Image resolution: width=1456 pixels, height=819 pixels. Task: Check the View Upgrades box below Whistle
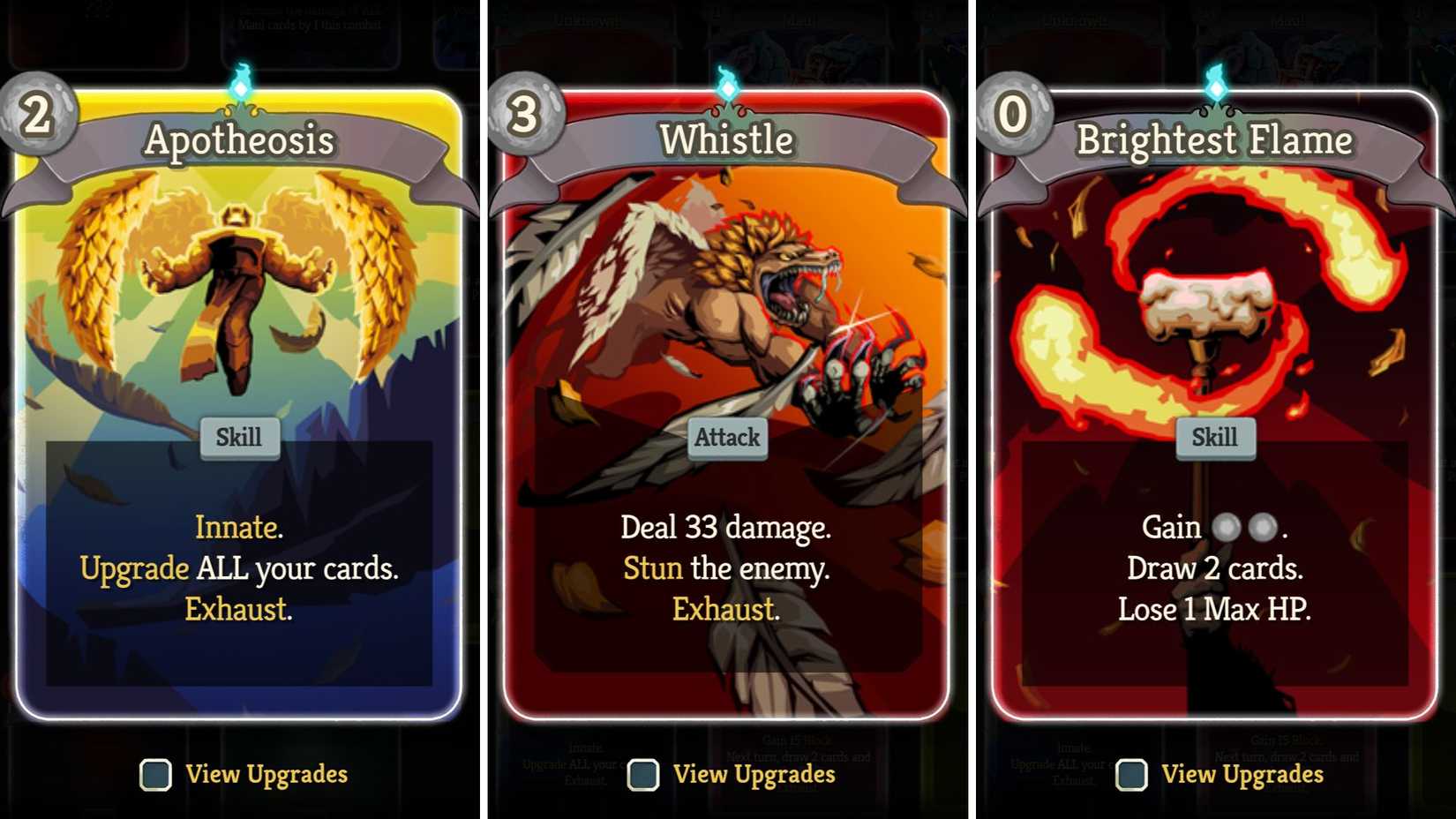(642, 775)
